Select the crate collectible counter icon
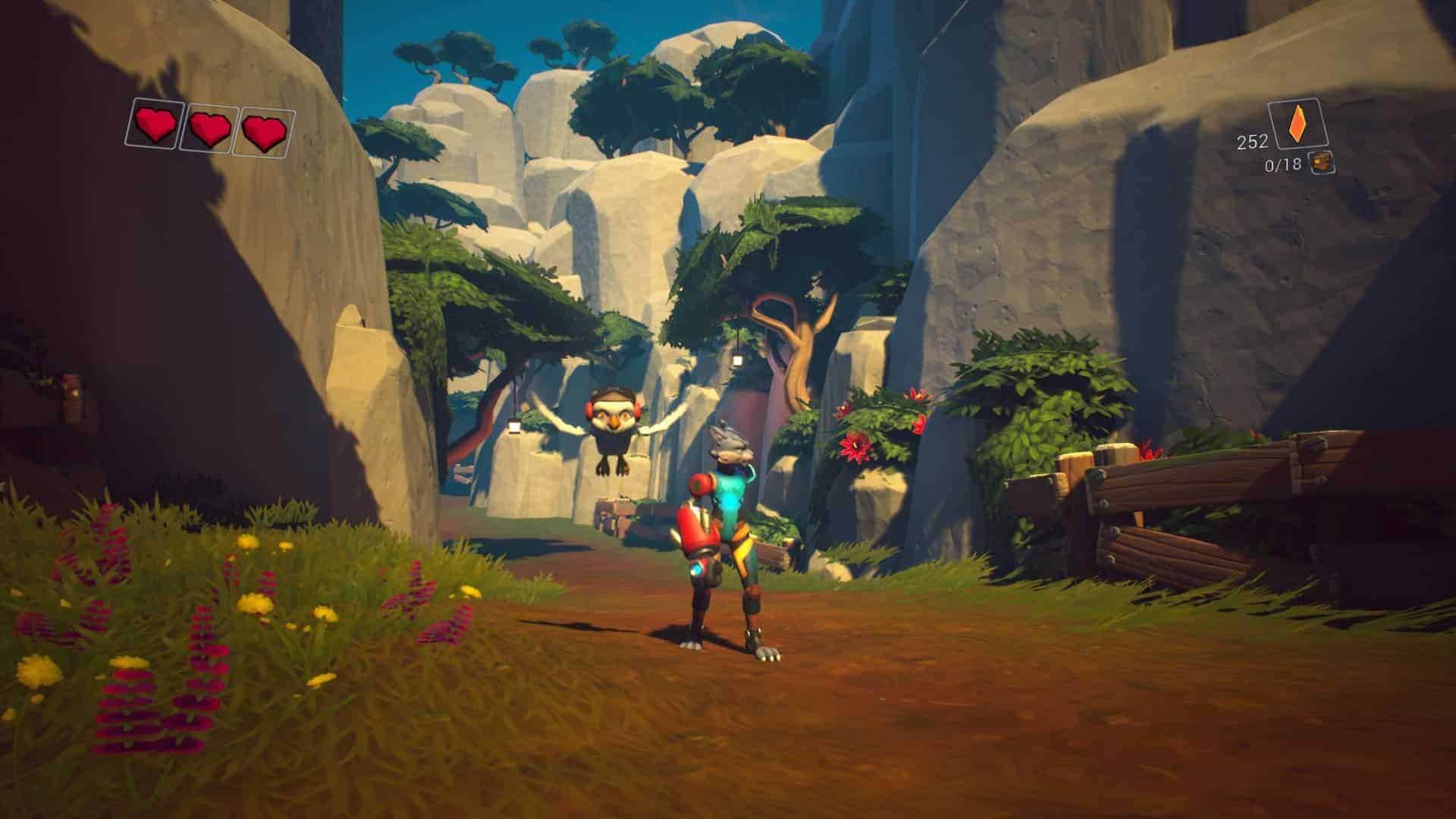1456x819 pixels. (1323, 162)
